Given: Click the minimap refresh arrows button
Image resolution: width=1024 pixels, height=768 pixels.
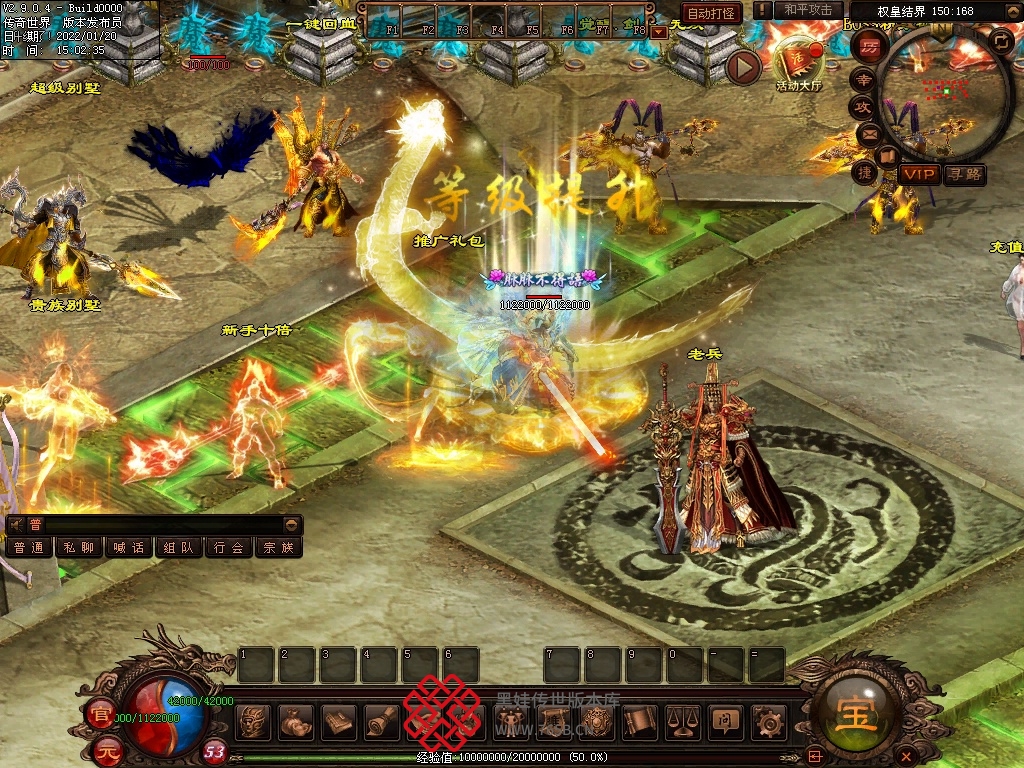Looking at the screenshot, I should tap(999, 41).
